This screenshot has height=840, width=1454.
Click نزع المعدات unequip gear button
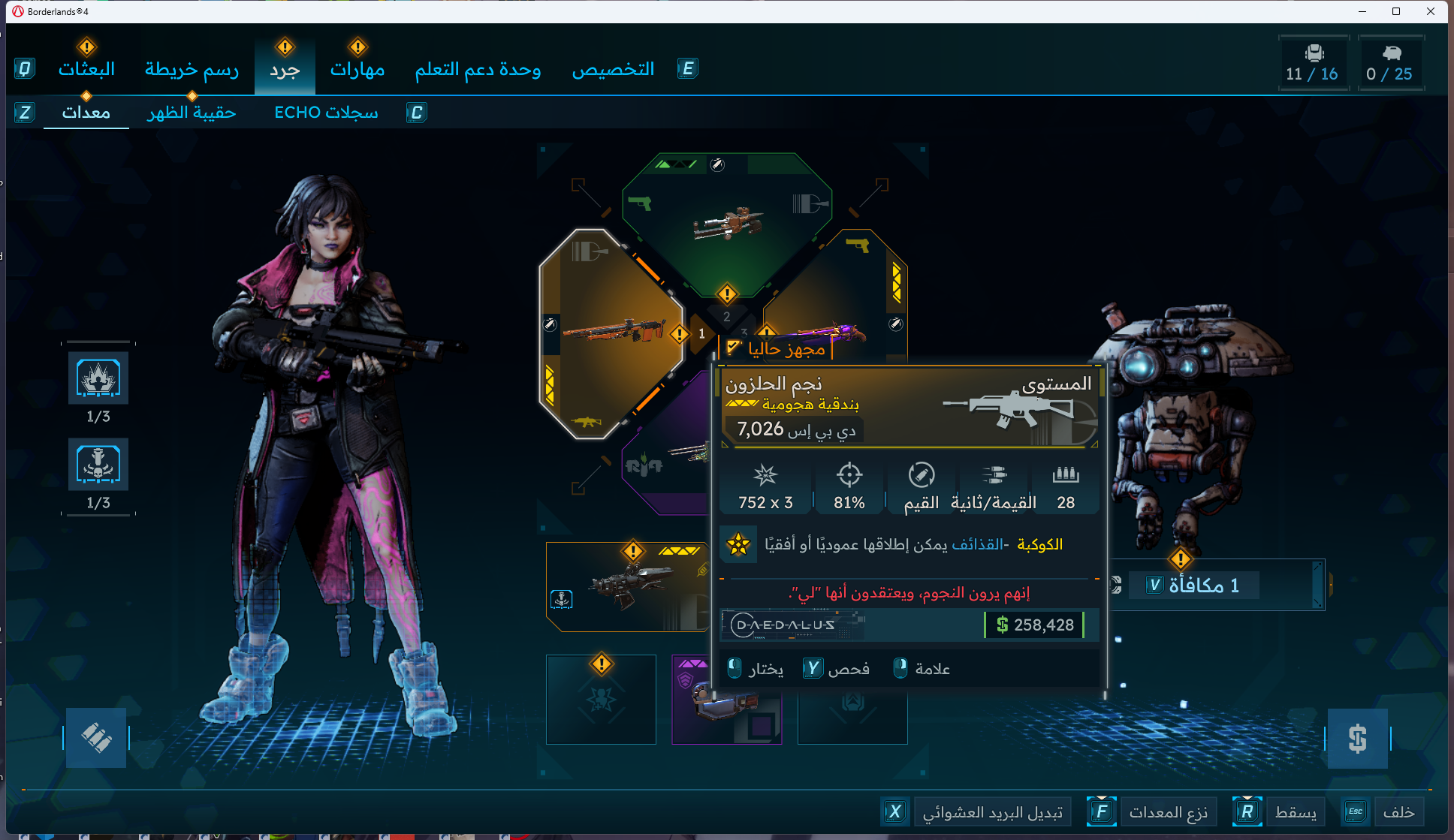point(1168,812)
